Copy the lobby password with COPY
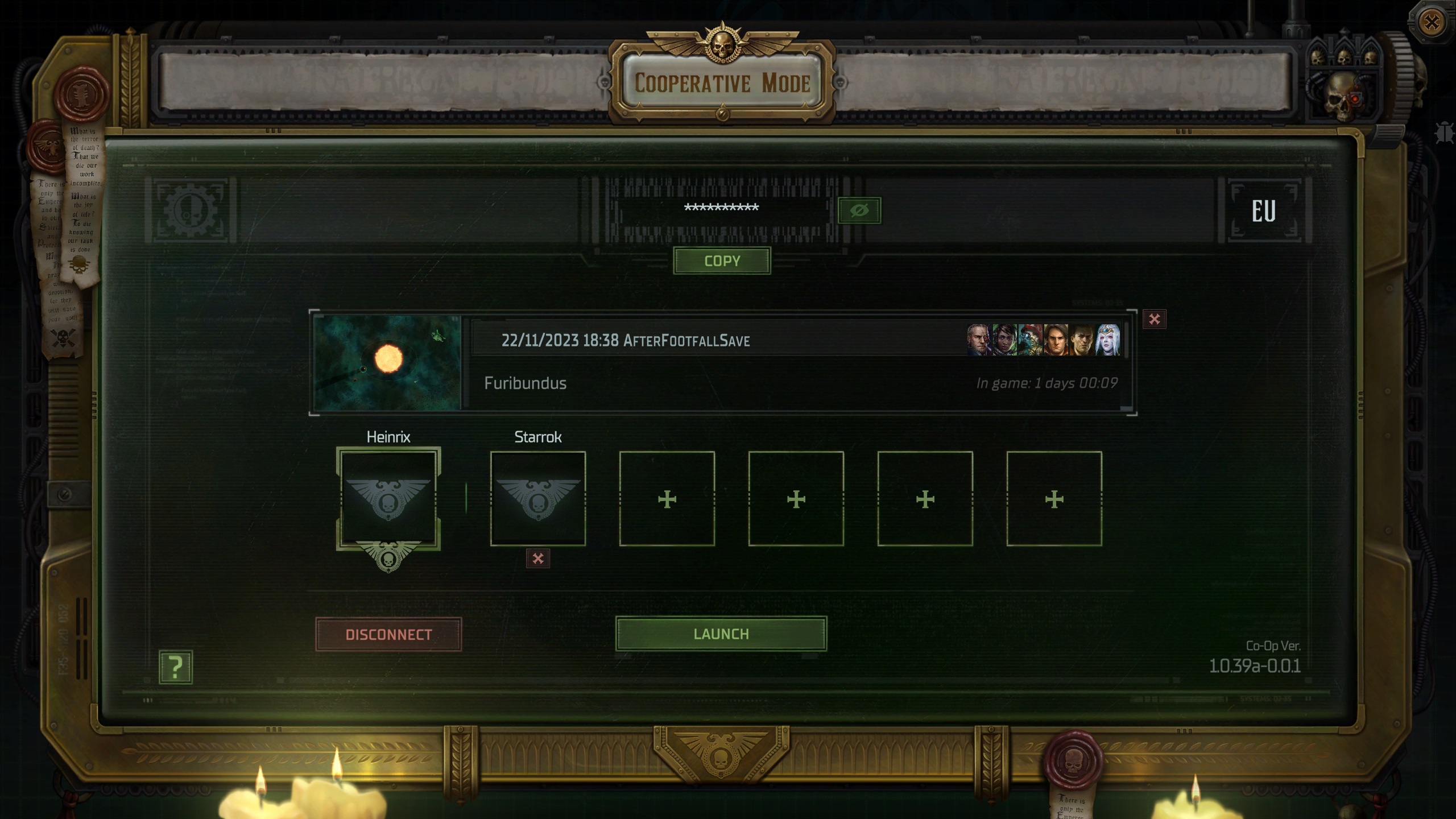This screenshot has width=1456, height=819. (x=722, y=261)
